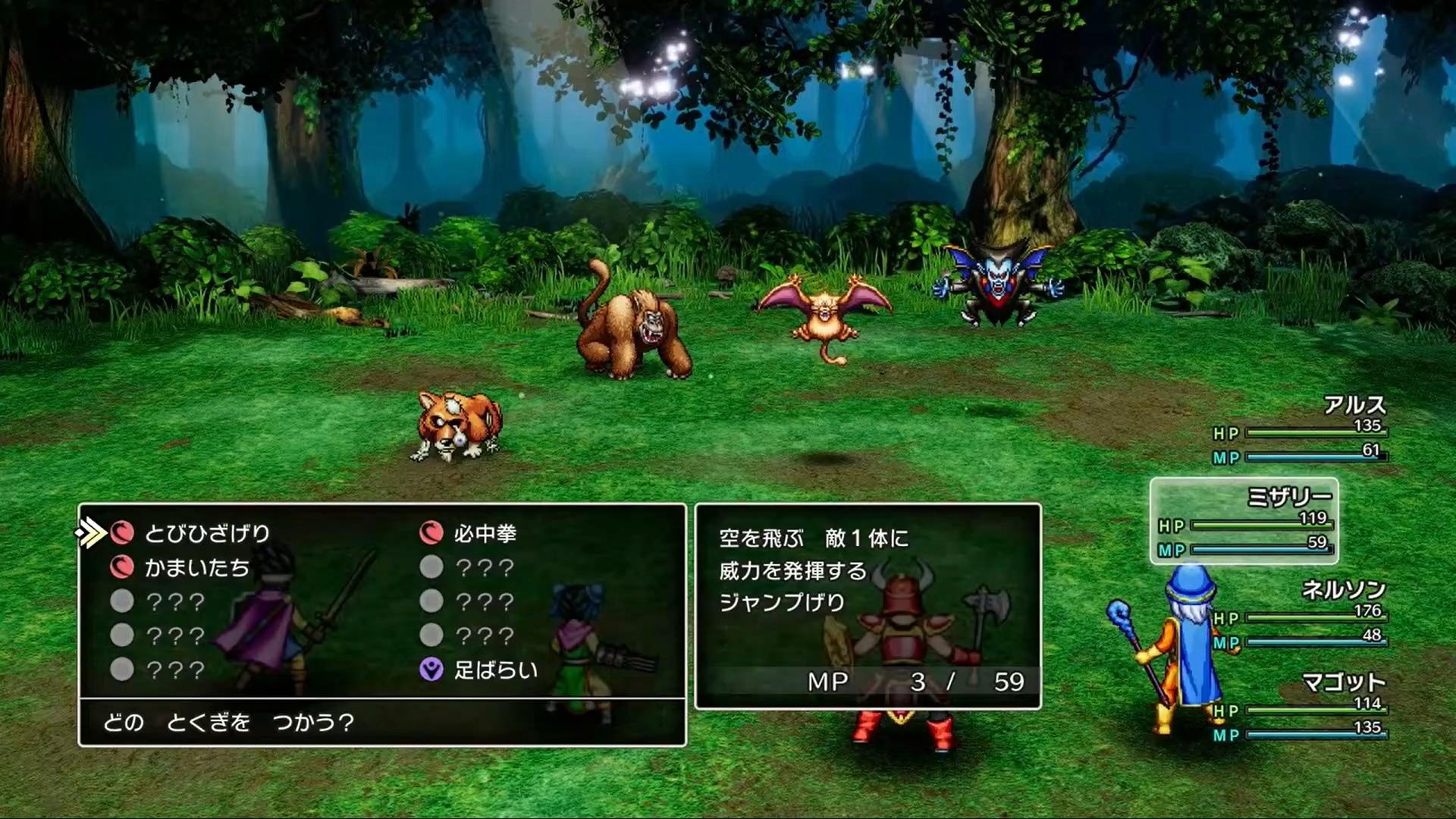The width and height of the screenshot is (1456, 819).
Task: Select the とびひざげり skill
Action: [206, 534]
